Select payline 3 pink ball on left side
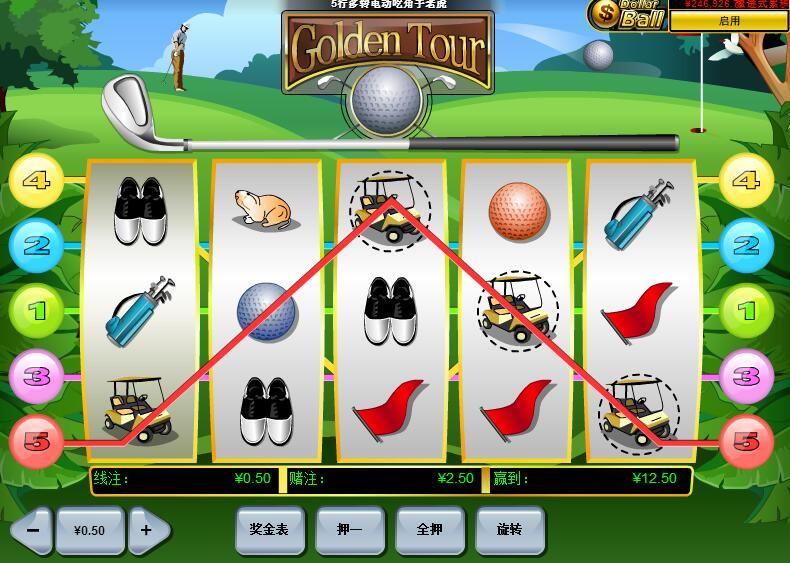Image resolution: width=790 pixels, height=563 pixels. pyautogui.click(x=36, y=376)
